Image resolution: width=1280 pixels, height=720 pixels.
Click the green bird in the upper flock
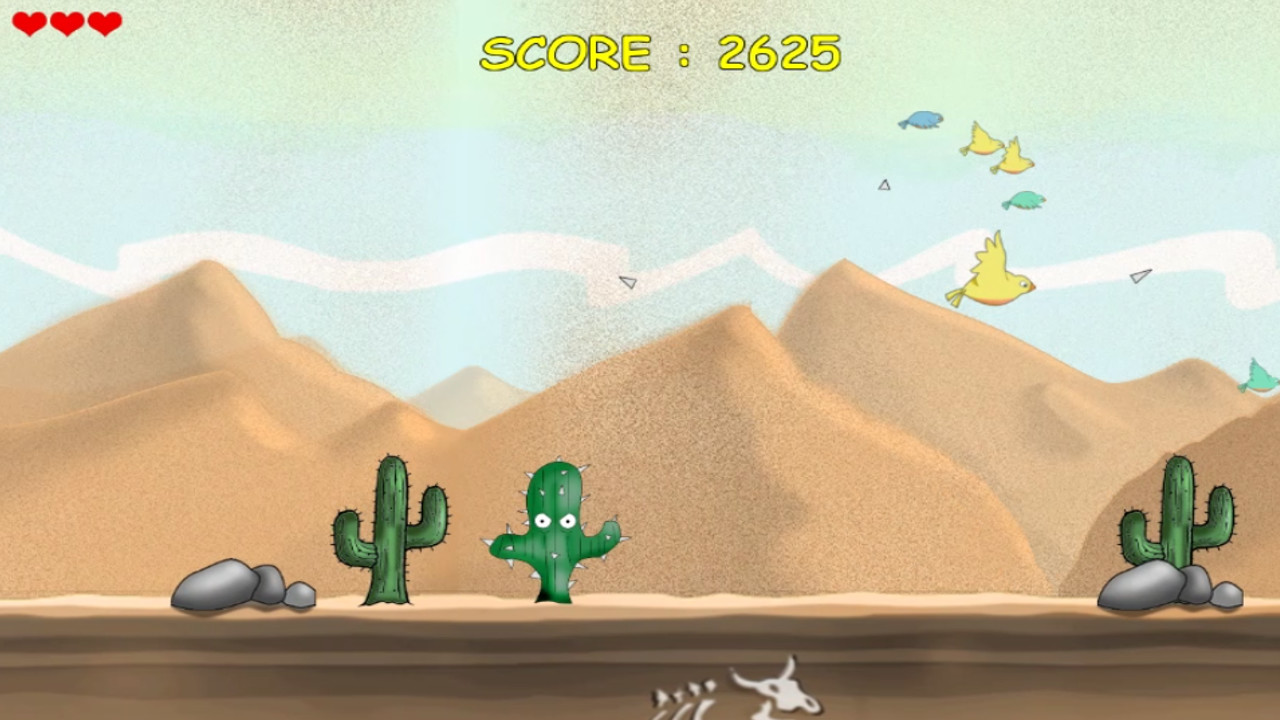(x=1027, y=200)
